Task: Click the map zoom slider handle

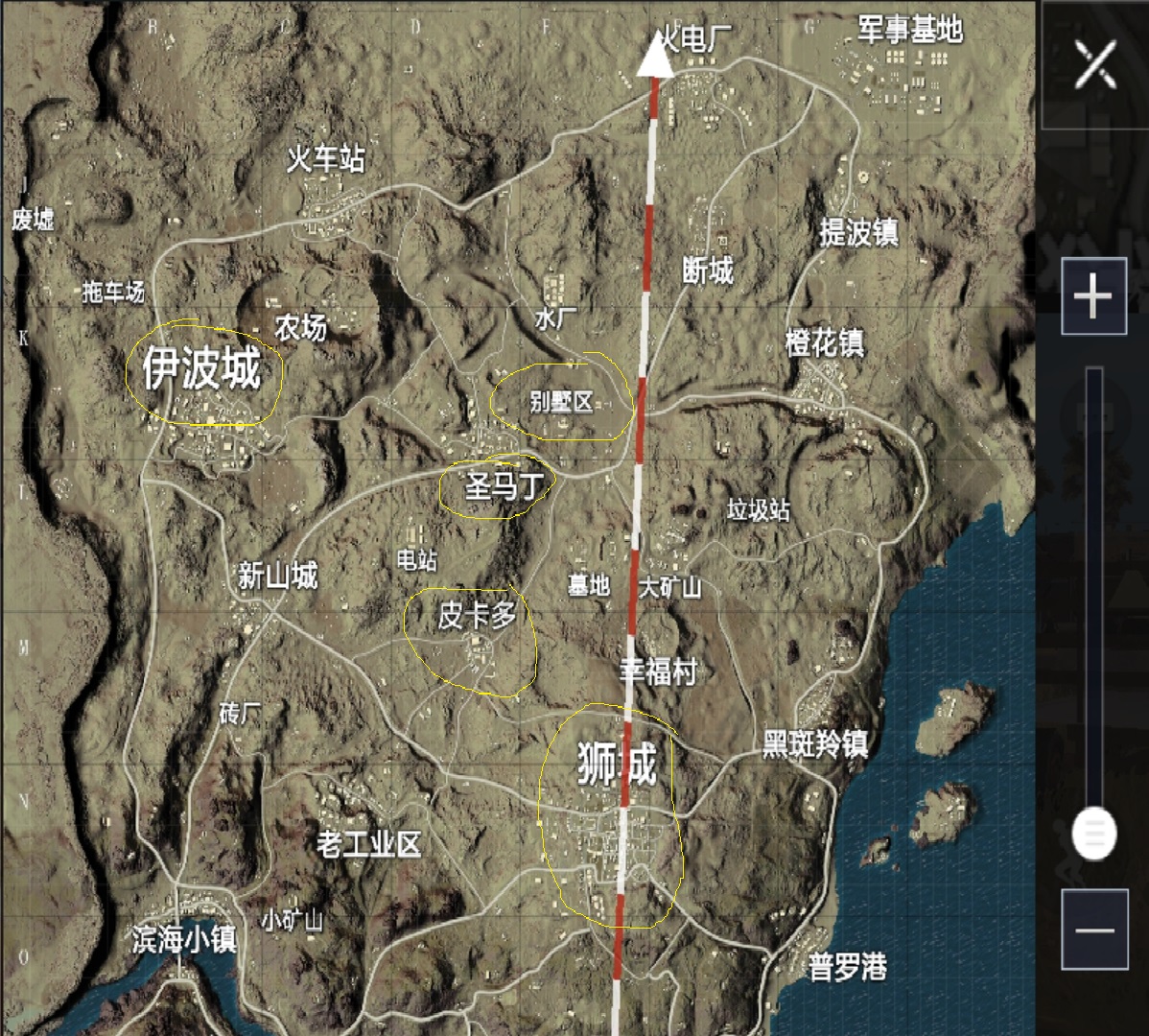Action: pyautogui.click(x=1093, y=833)
